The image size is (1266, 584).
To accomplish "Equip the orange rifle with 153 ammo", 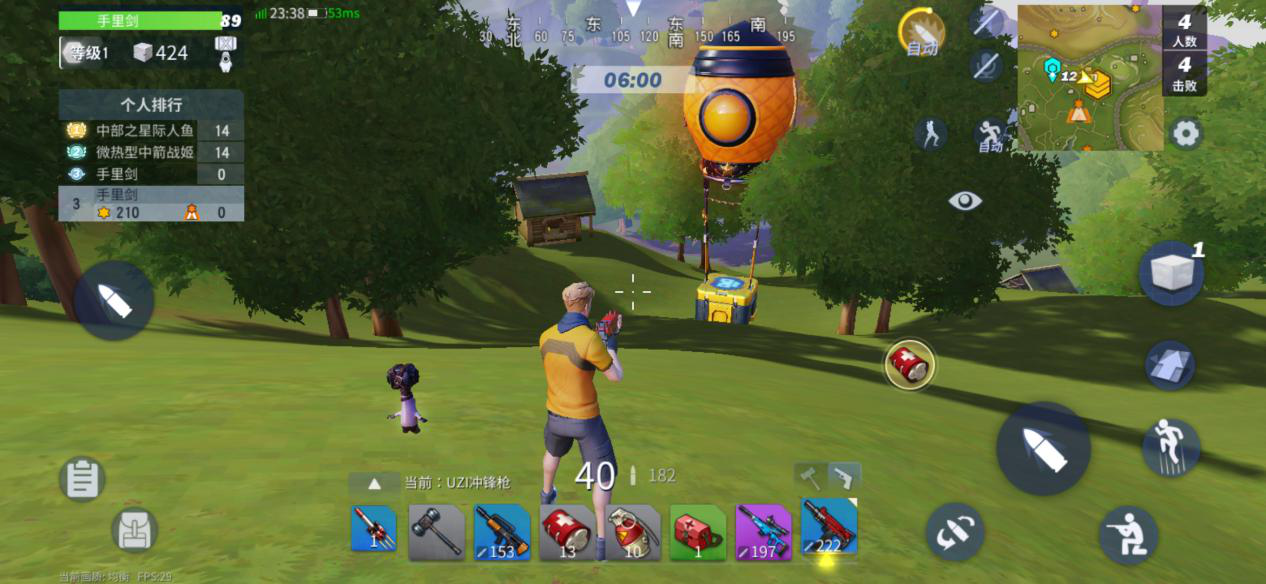I will click(501, 530).
